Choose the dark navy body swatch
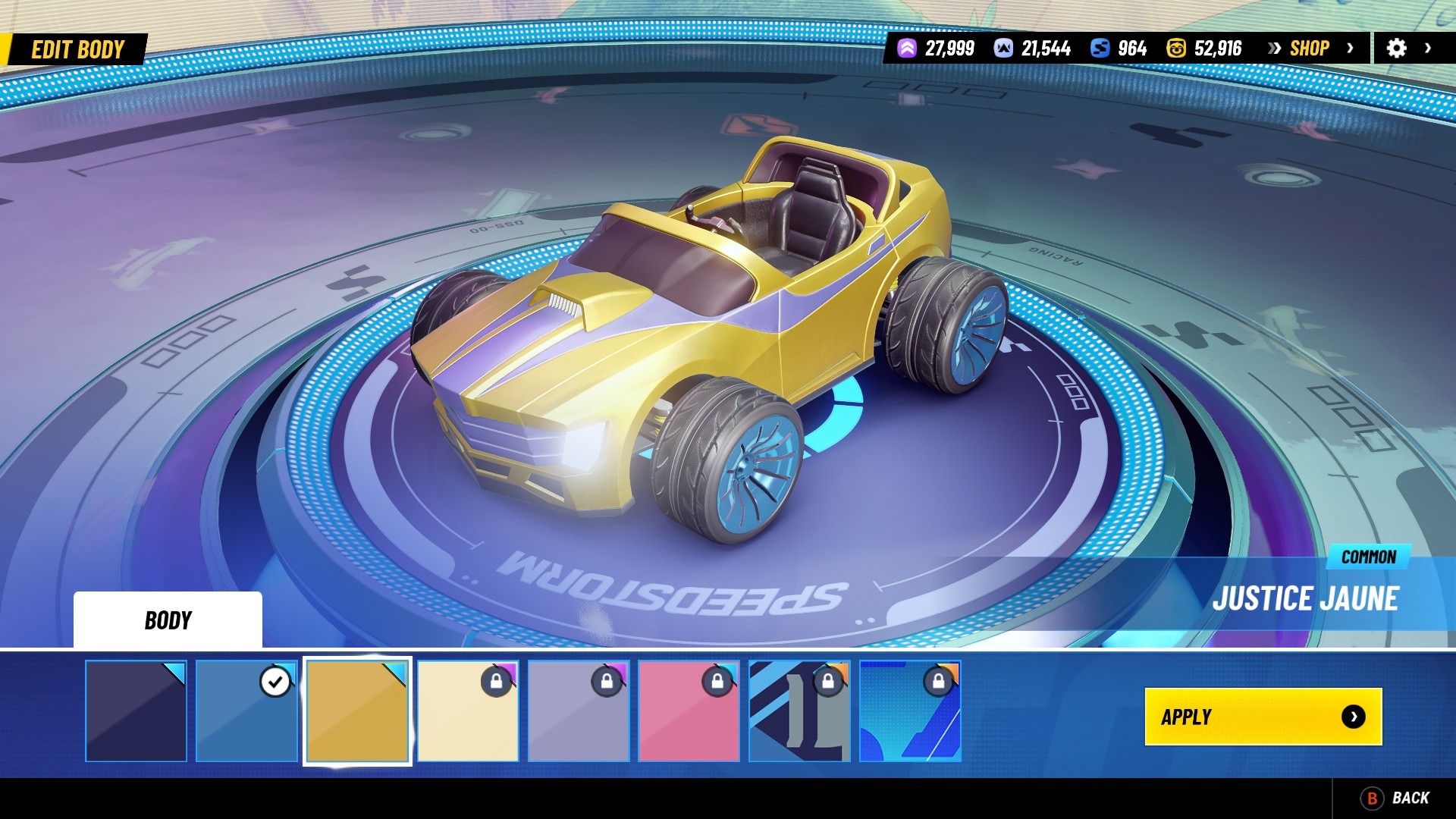 [x=136, y=711]
